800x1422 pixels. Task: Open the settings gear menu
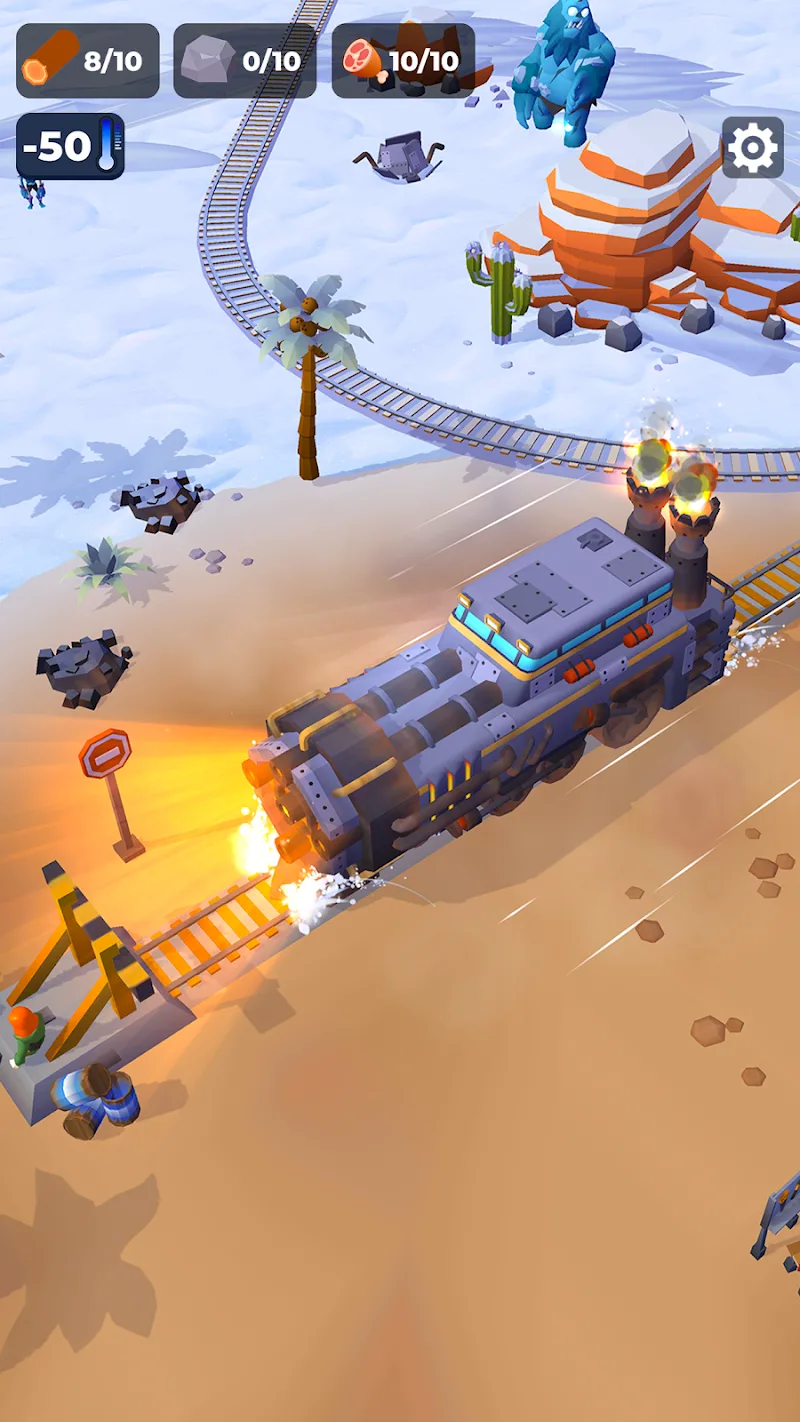pyautogui.click(x=752, y=148)
